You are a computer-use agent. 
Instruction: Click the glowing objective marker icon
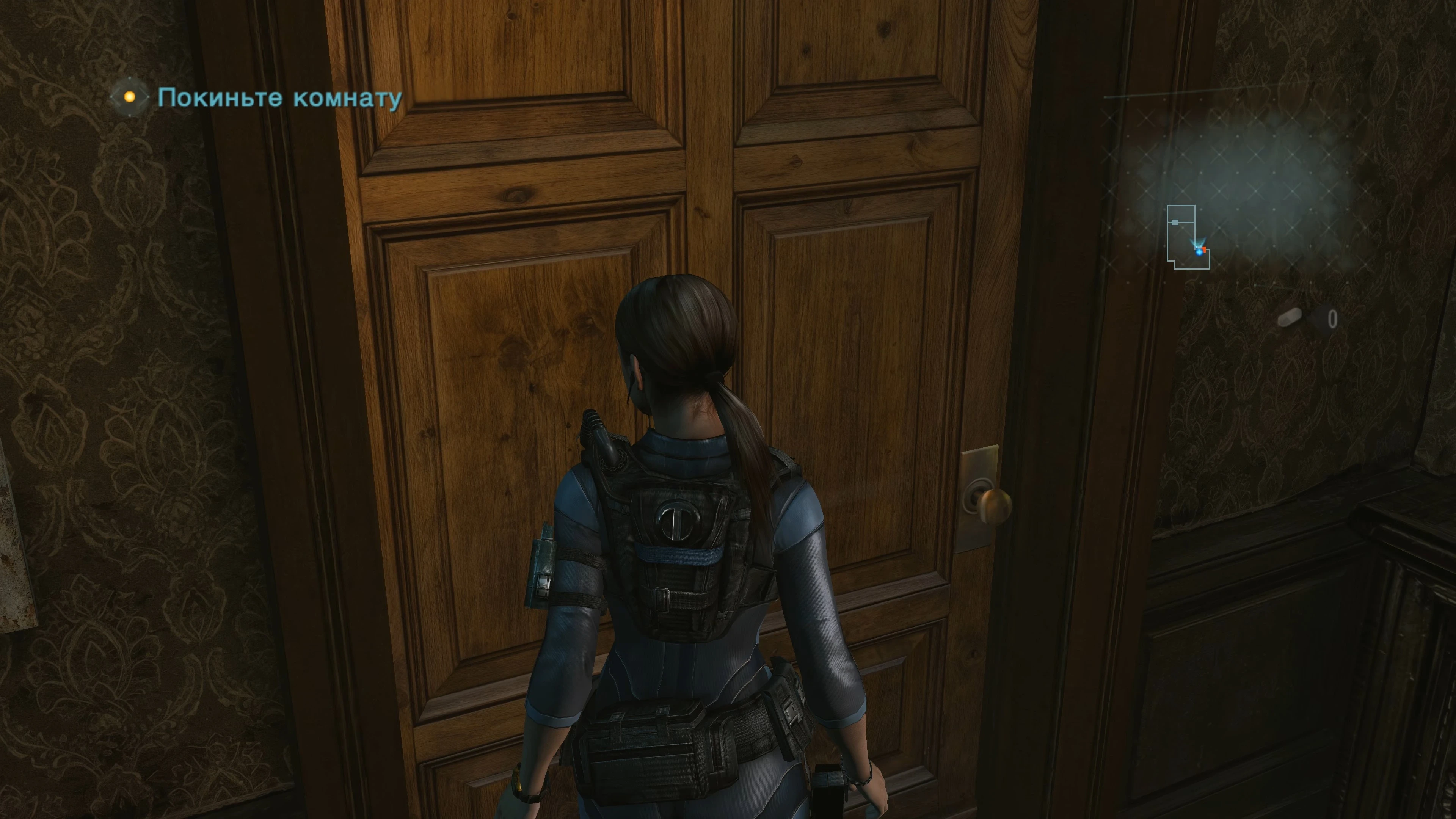coord(130,97)
